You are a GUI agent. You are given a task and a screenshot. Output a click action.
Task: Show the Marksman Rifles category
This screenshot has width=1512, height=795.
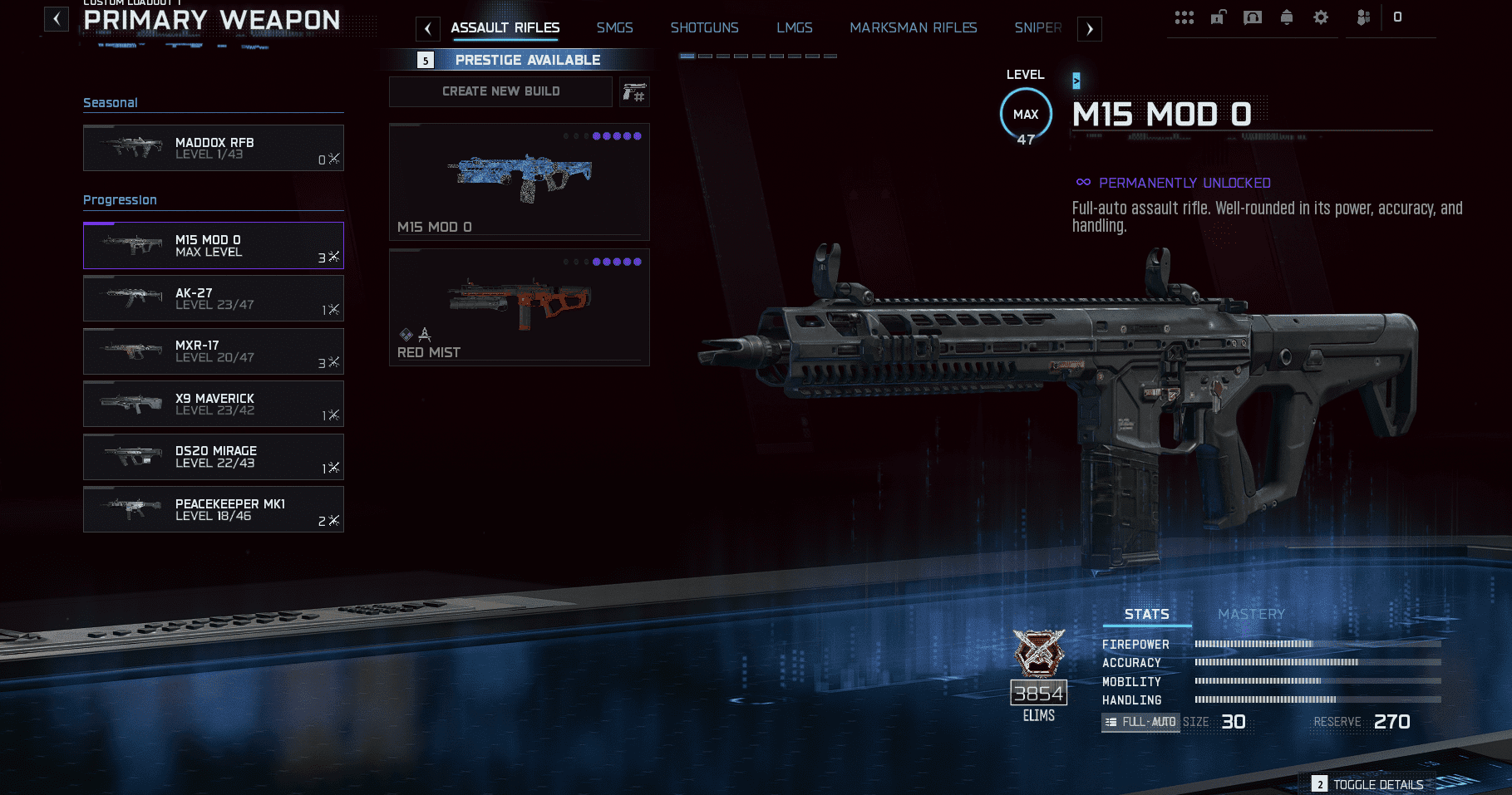point(913,28)
